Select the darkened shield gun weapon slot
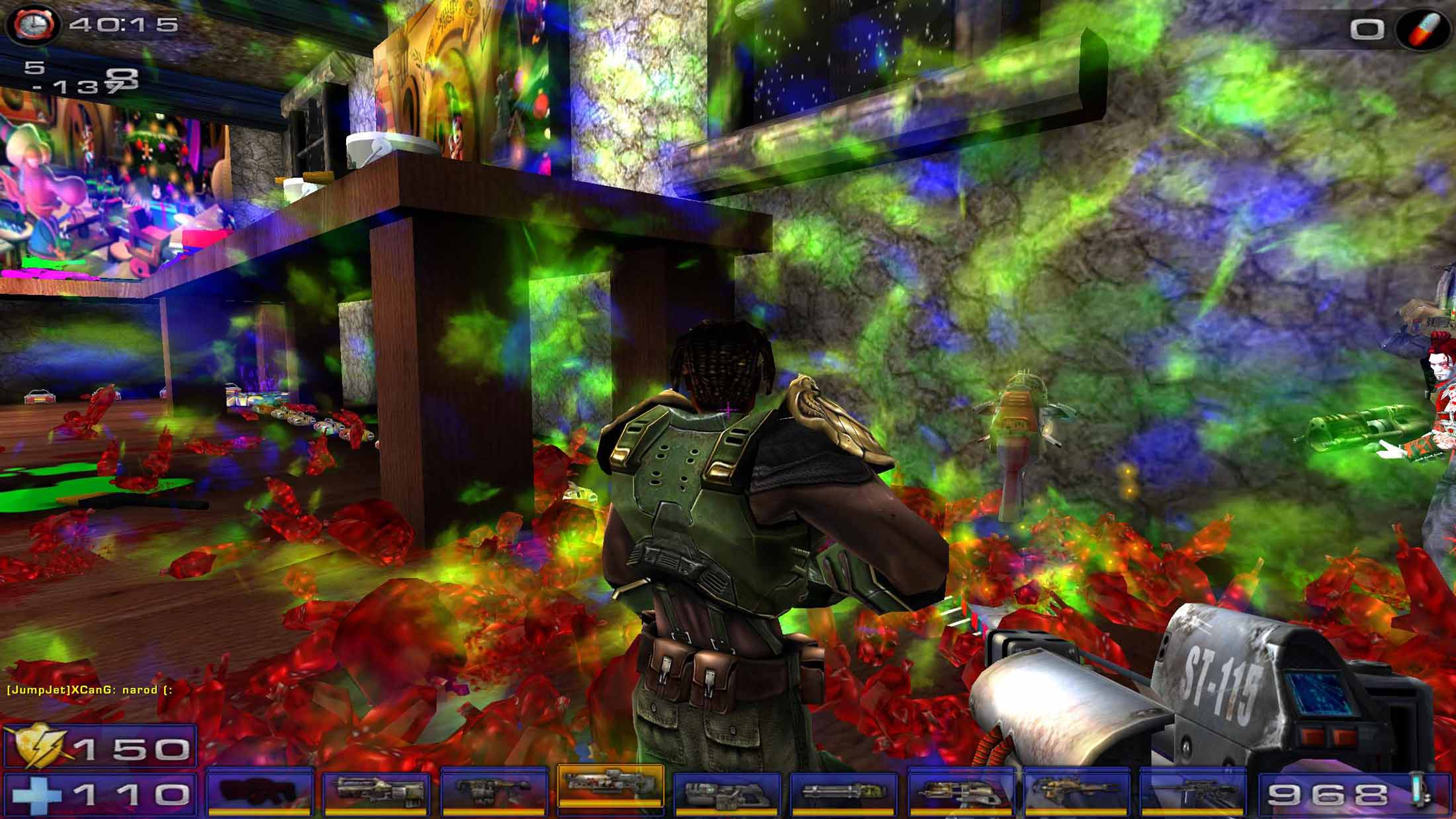This screenshot has height=819, width=1456. coord(259,791)
